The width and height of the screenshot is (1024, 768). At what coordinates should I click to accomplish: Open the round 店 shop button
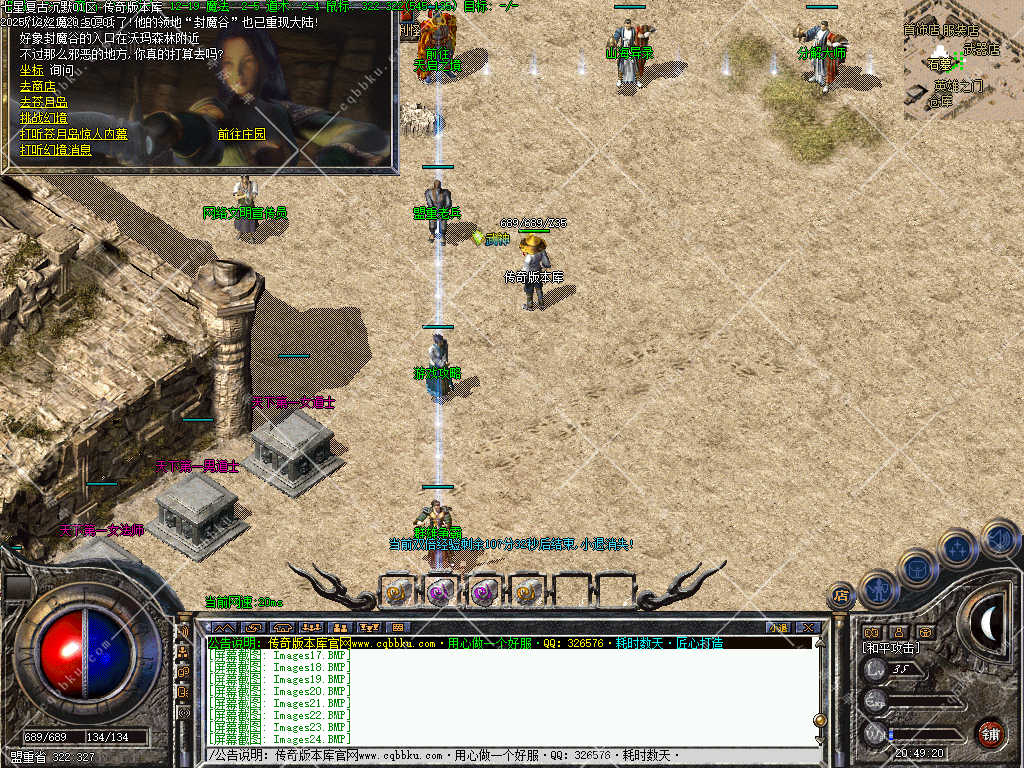[840, 596]
